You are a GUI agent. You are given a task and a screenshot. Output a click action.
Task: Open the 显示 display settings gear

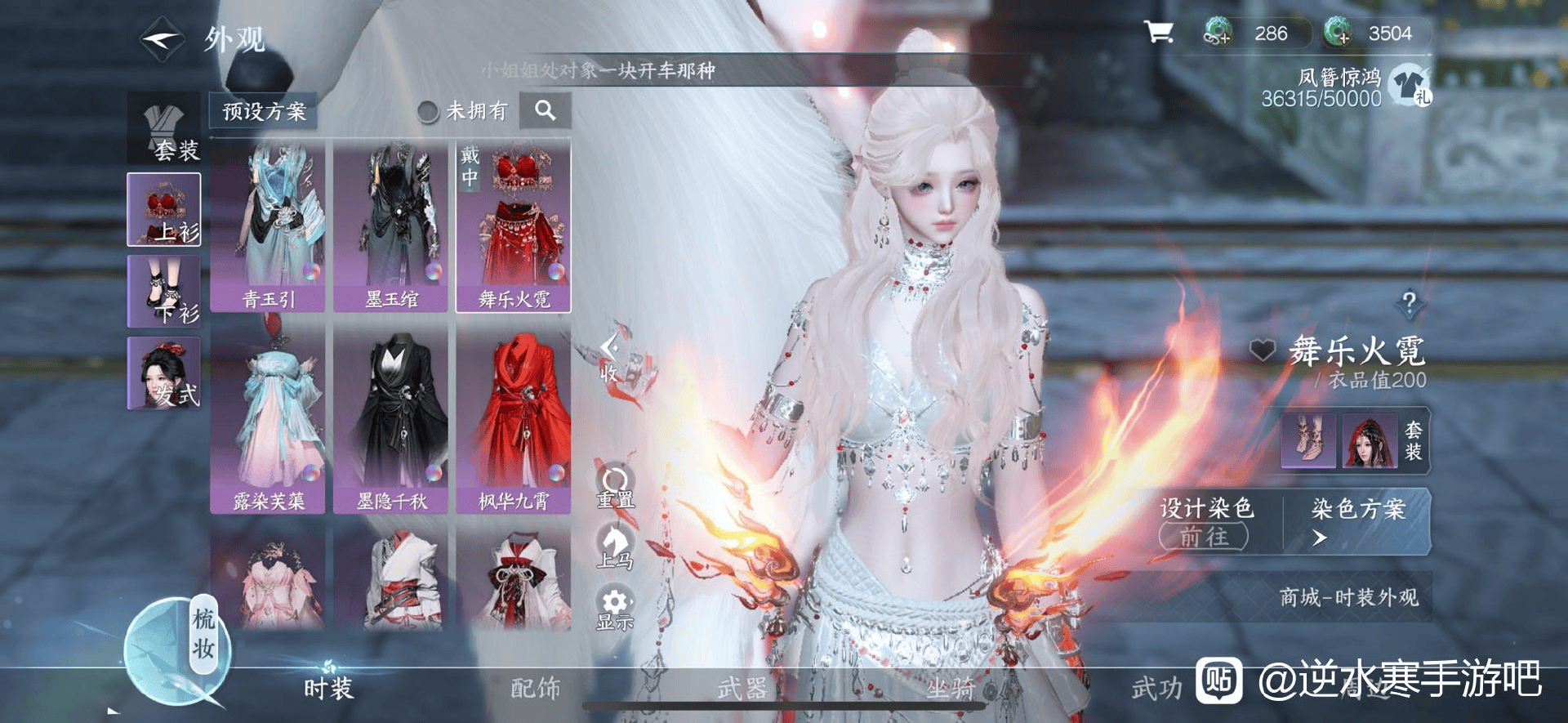point(615,609)
